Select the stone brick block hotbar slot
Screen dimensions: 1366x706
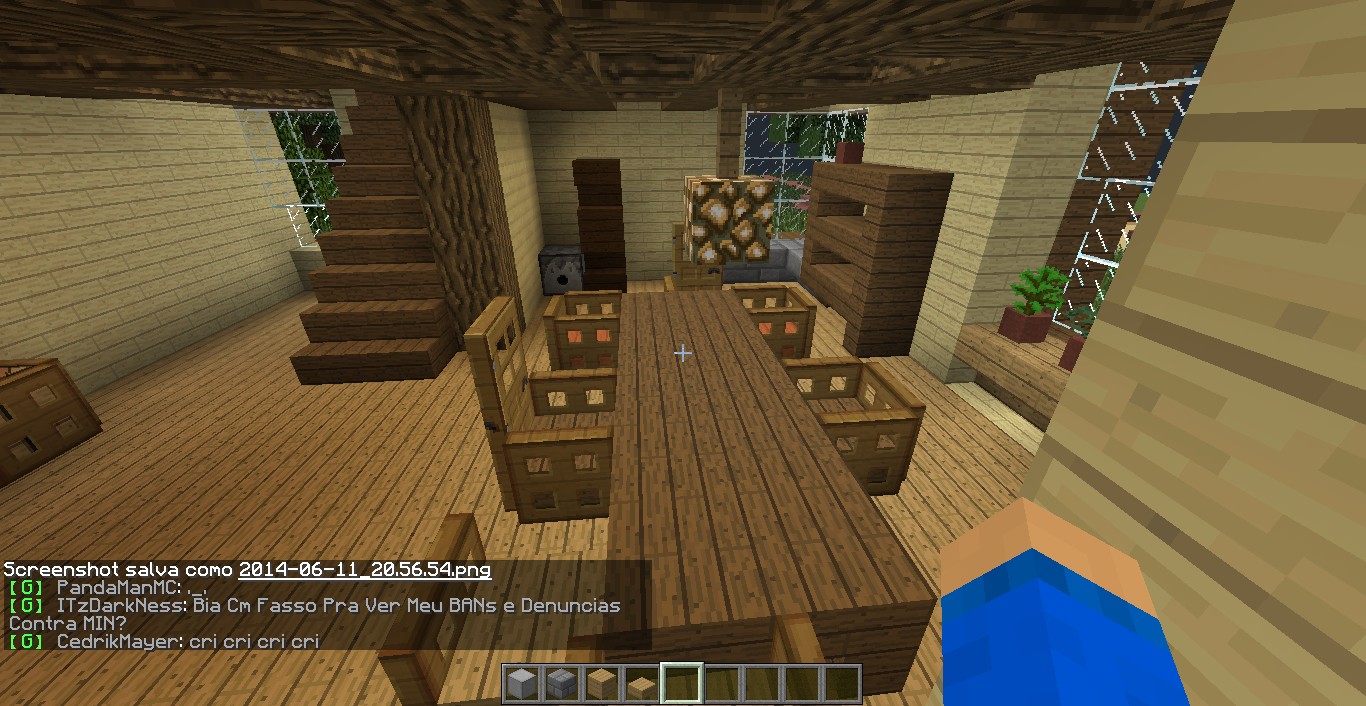(x=561, y=685)
